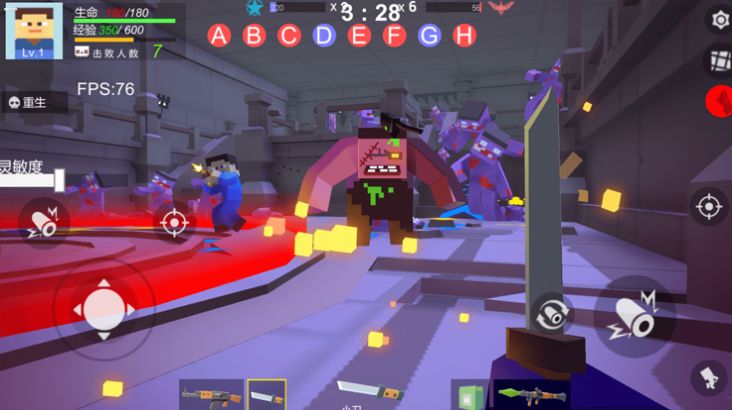This screenshot has width=732, height=410.
Task: Tap the blue circle G marker
Action: (429, 36)
